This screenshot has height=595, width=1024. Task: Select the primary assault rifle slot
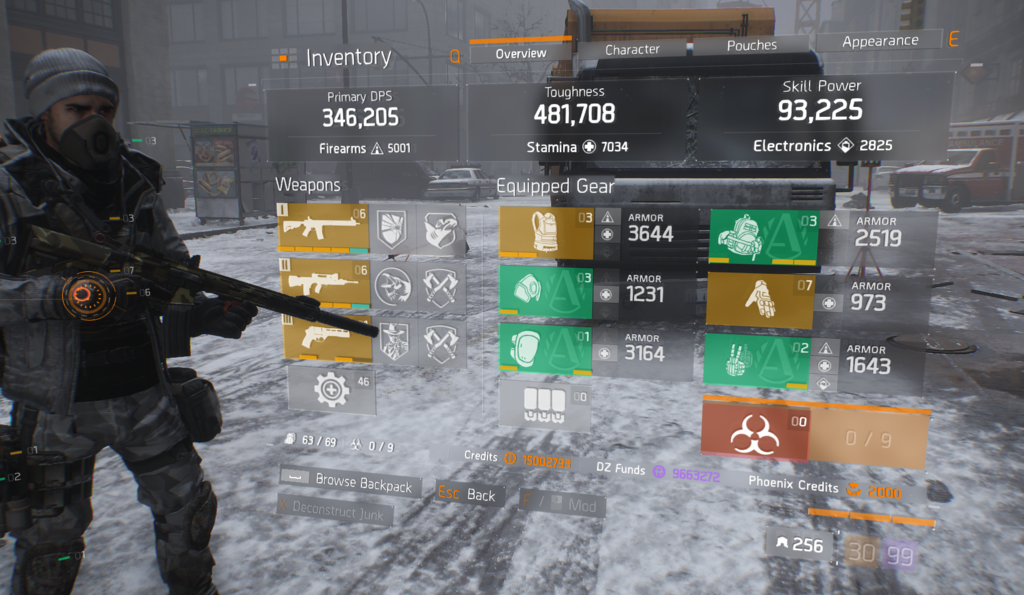[x=323, y=228]
